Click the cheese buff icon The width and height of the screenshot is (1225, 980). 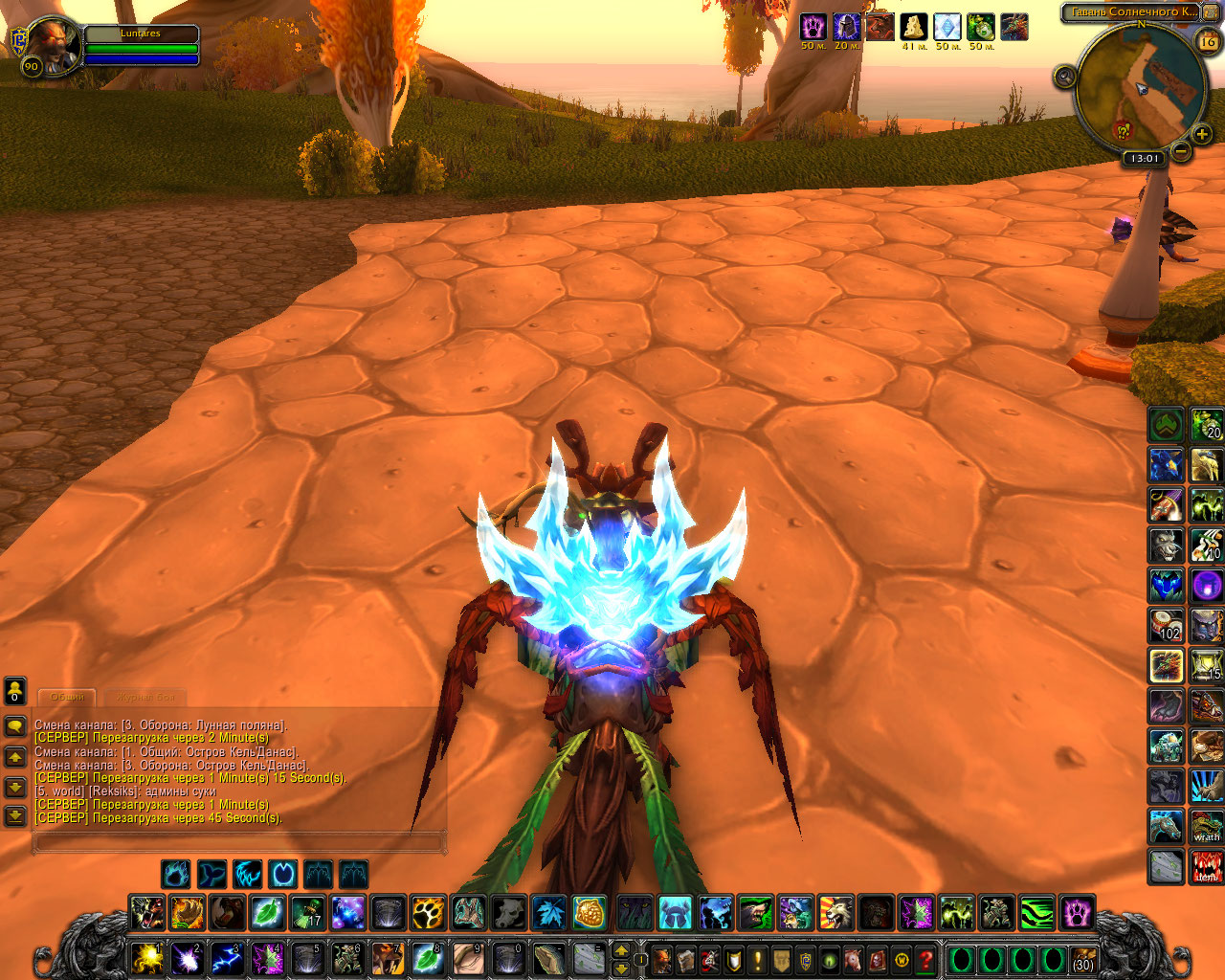[914, 27]
